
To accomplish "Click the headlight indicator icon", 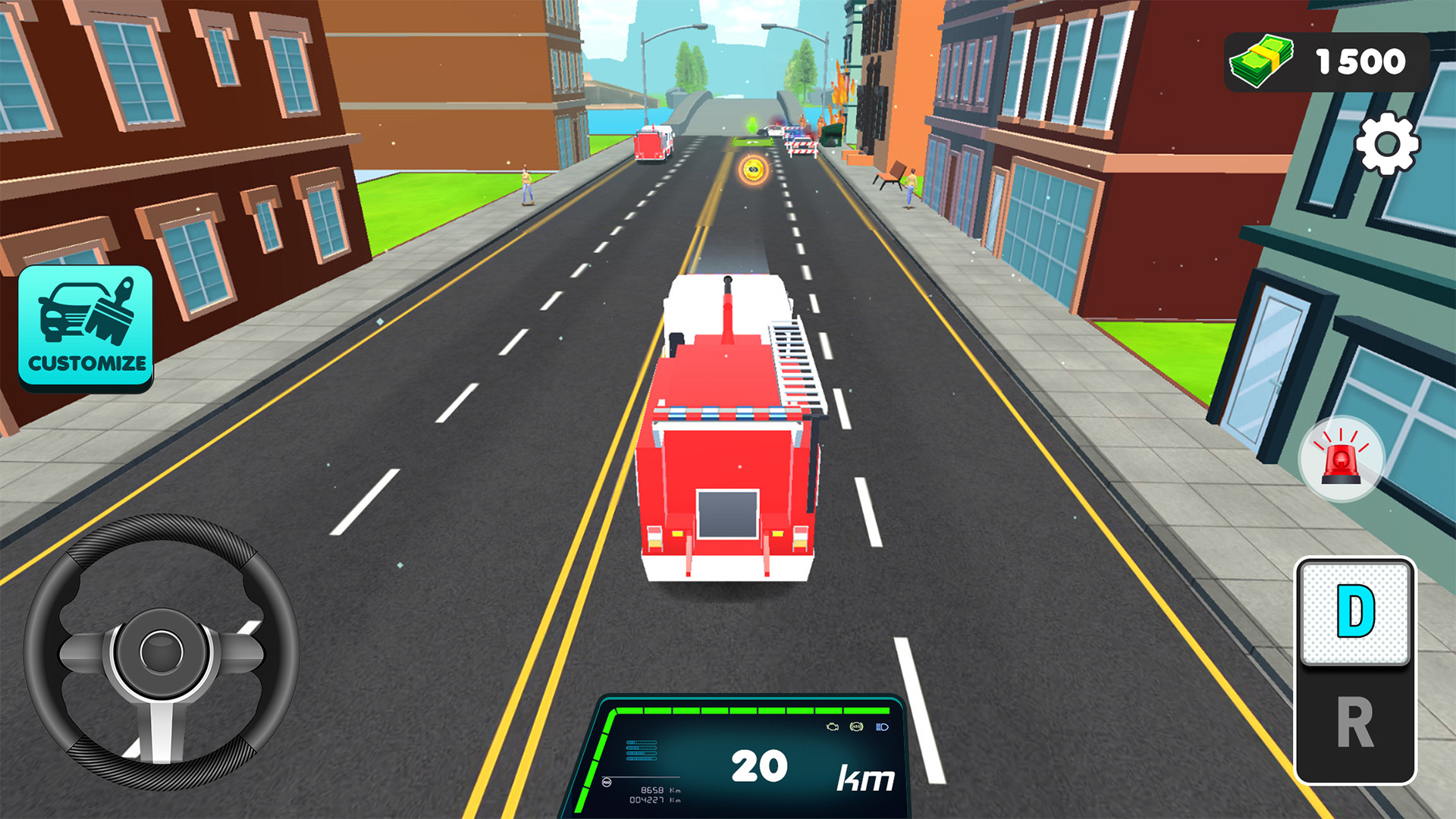I will point(882,726).
